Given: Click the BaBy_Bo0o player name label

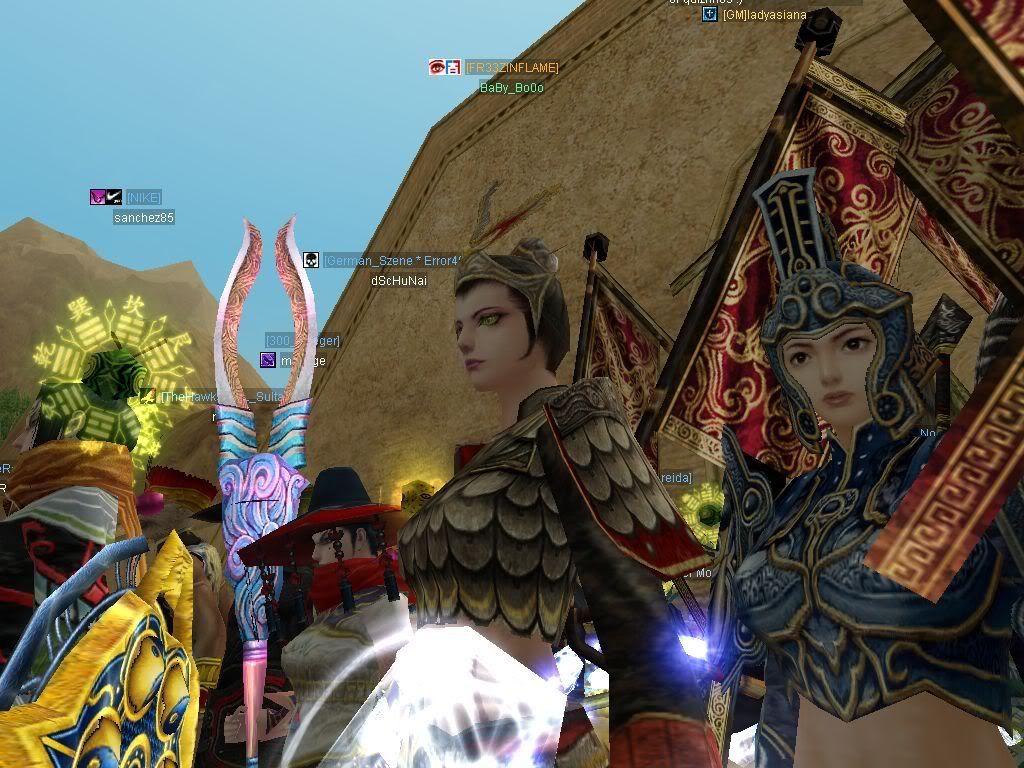Looking at the screenshot, I should pos(511,88).
